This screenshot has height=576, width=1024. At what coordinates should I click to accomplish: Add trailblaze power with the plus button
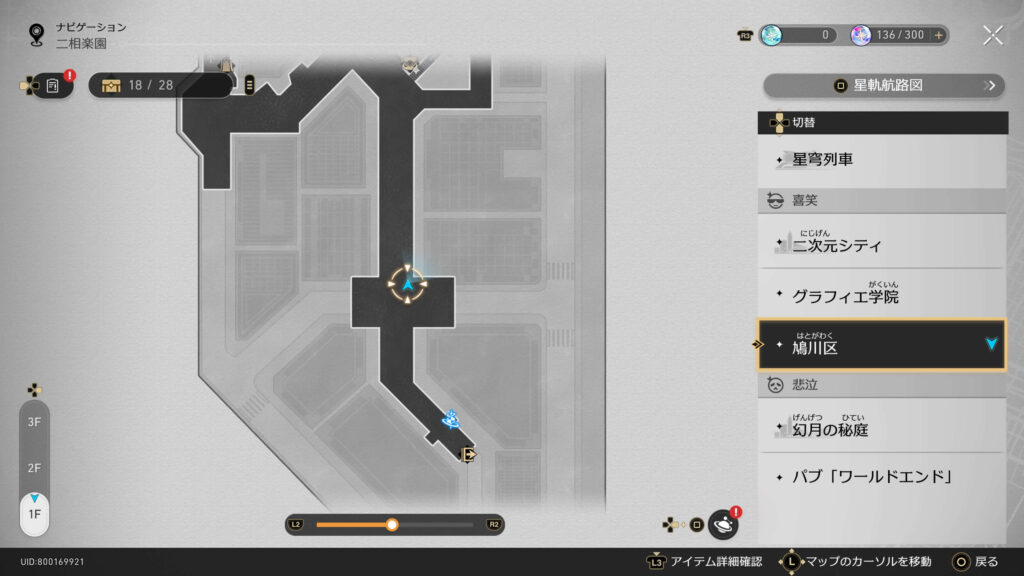pyautogui.click(x=938, y=35)
